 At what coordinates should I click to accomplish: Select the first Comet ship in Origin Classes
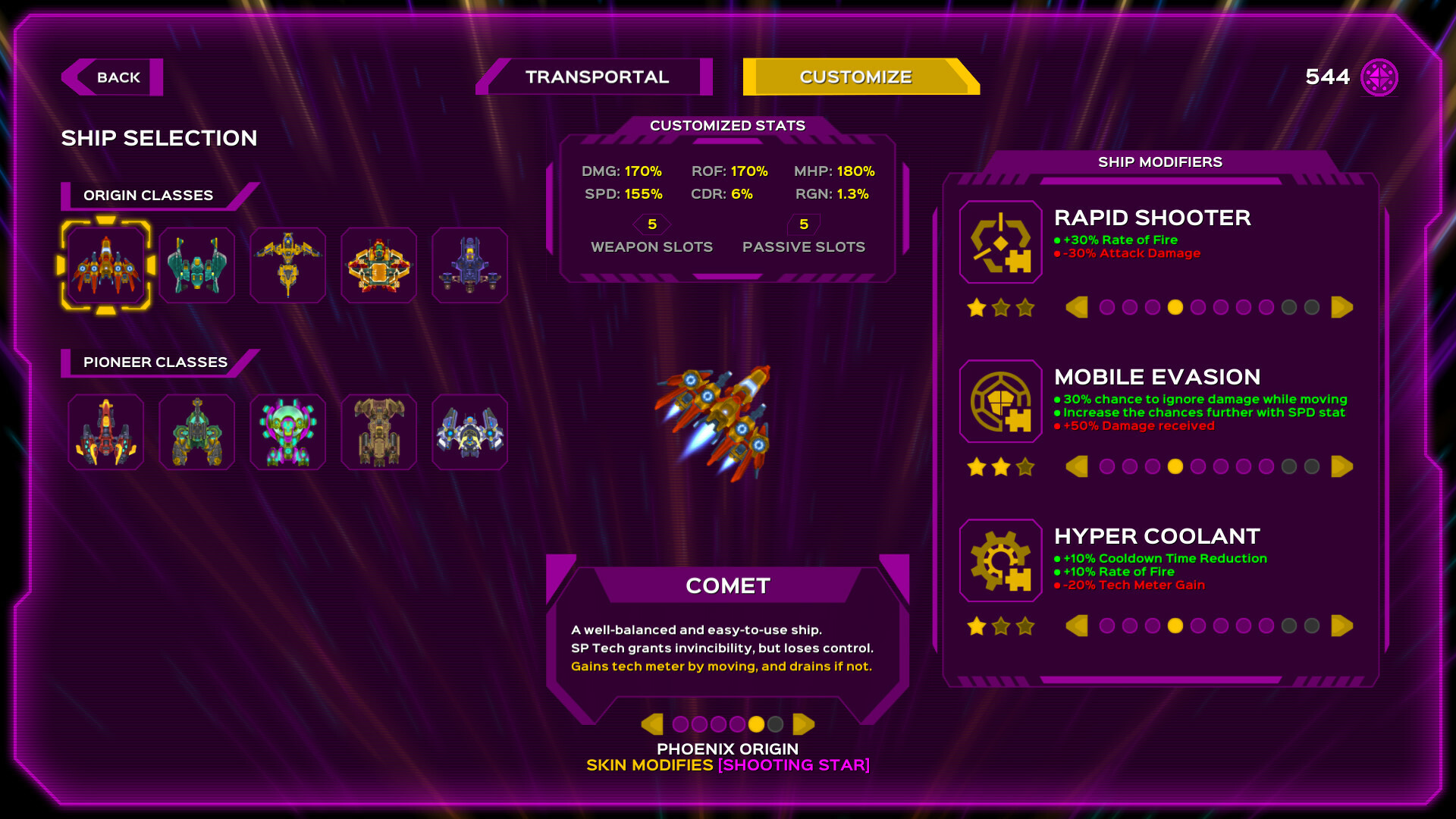pyautogui.click(x=106, y=265)
